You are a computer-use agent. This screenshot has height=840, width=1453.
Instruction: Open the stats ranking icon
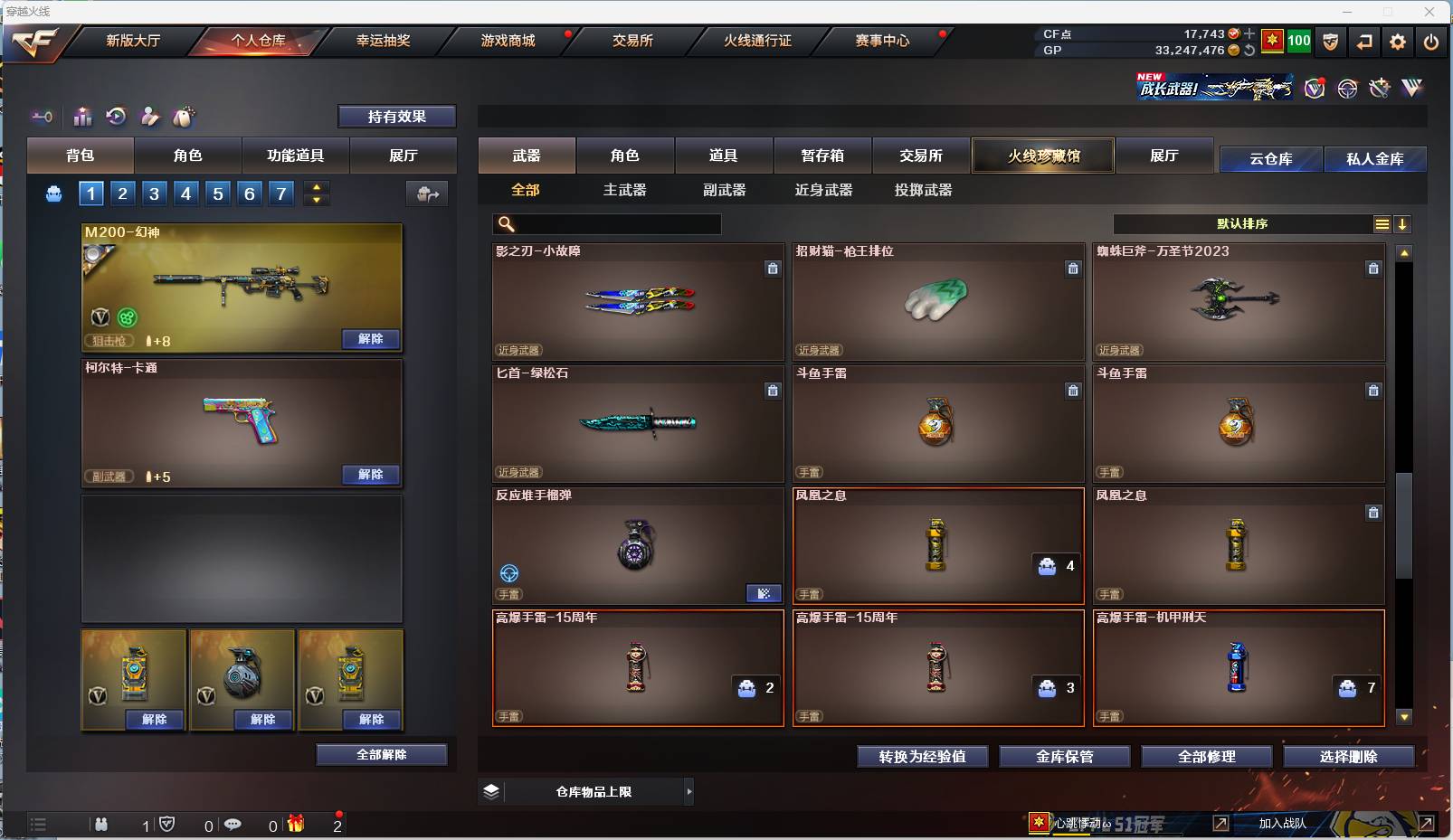point(82,116)
